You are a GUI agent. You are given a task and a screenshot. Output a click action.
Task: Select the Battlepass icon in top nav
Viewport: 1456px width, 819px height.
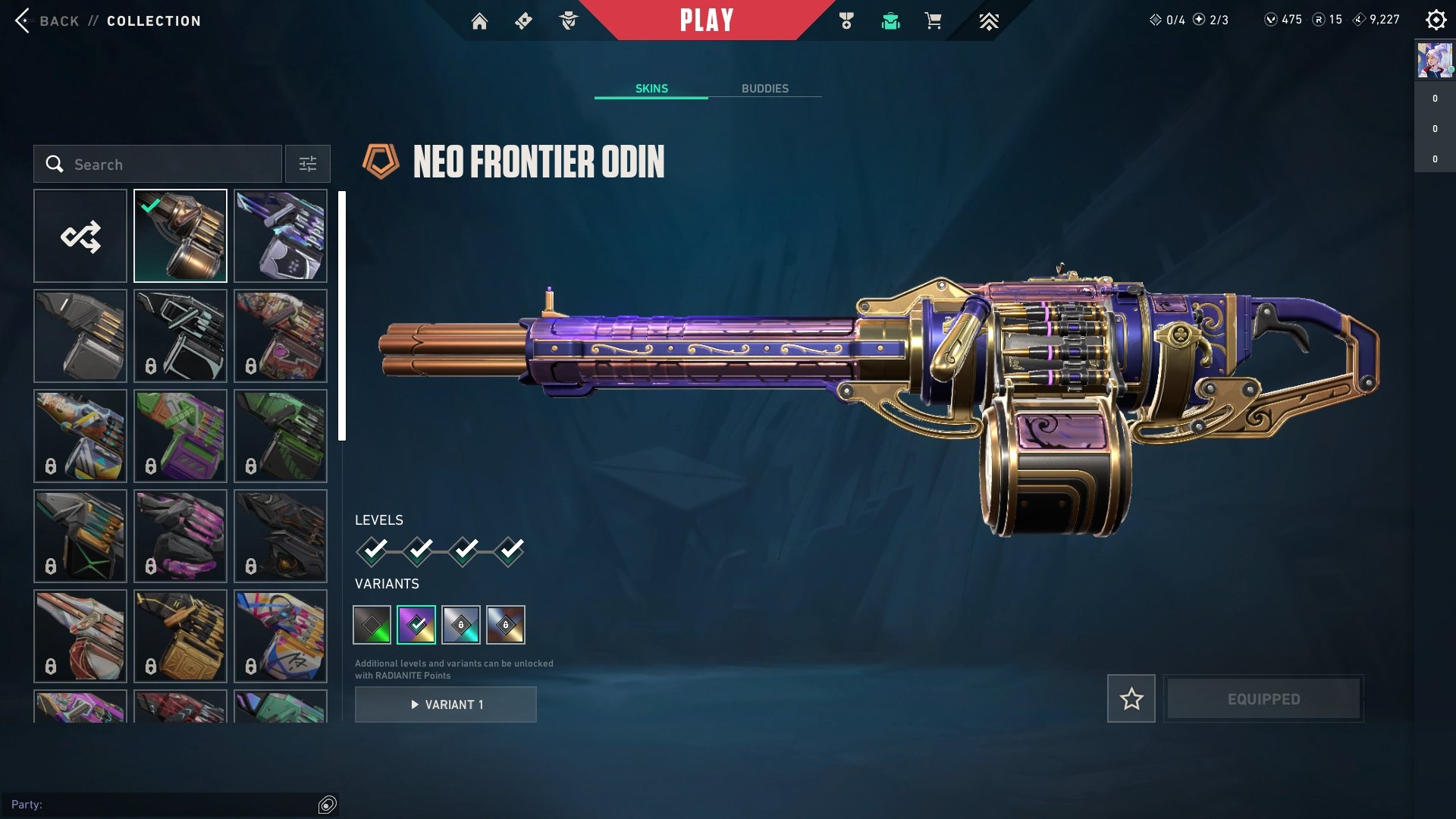click(523, 21)
